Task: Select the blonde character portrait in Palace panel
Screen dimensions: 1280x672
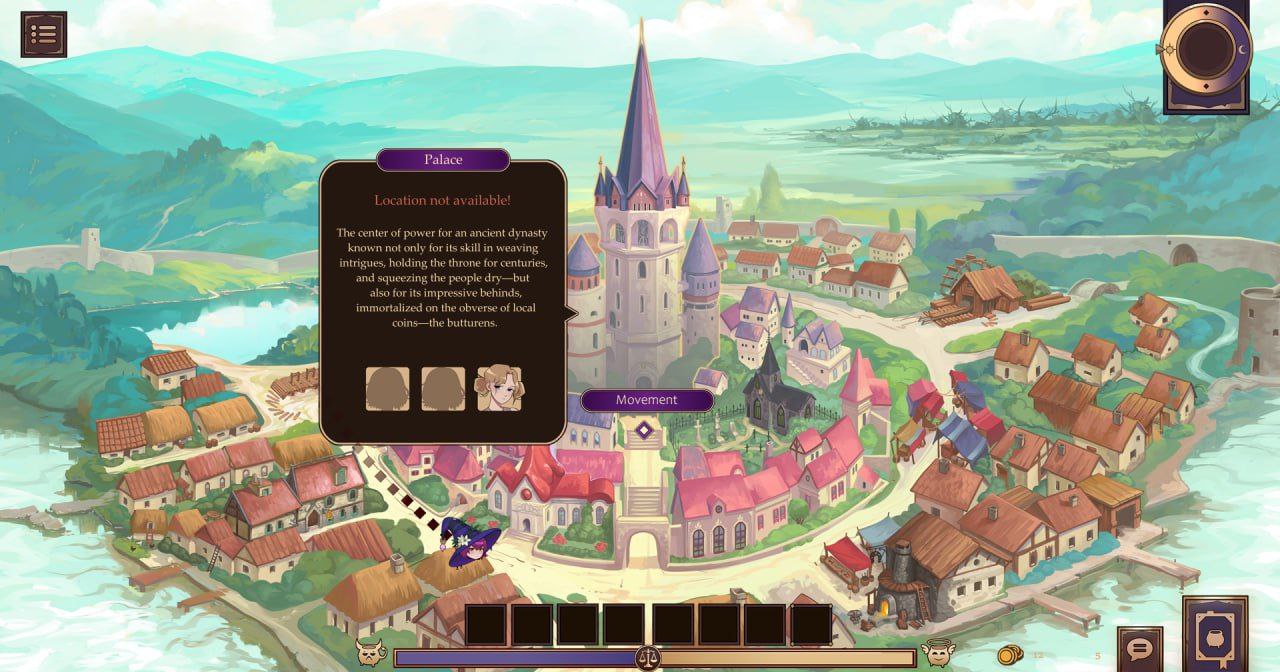Action: 499,389
